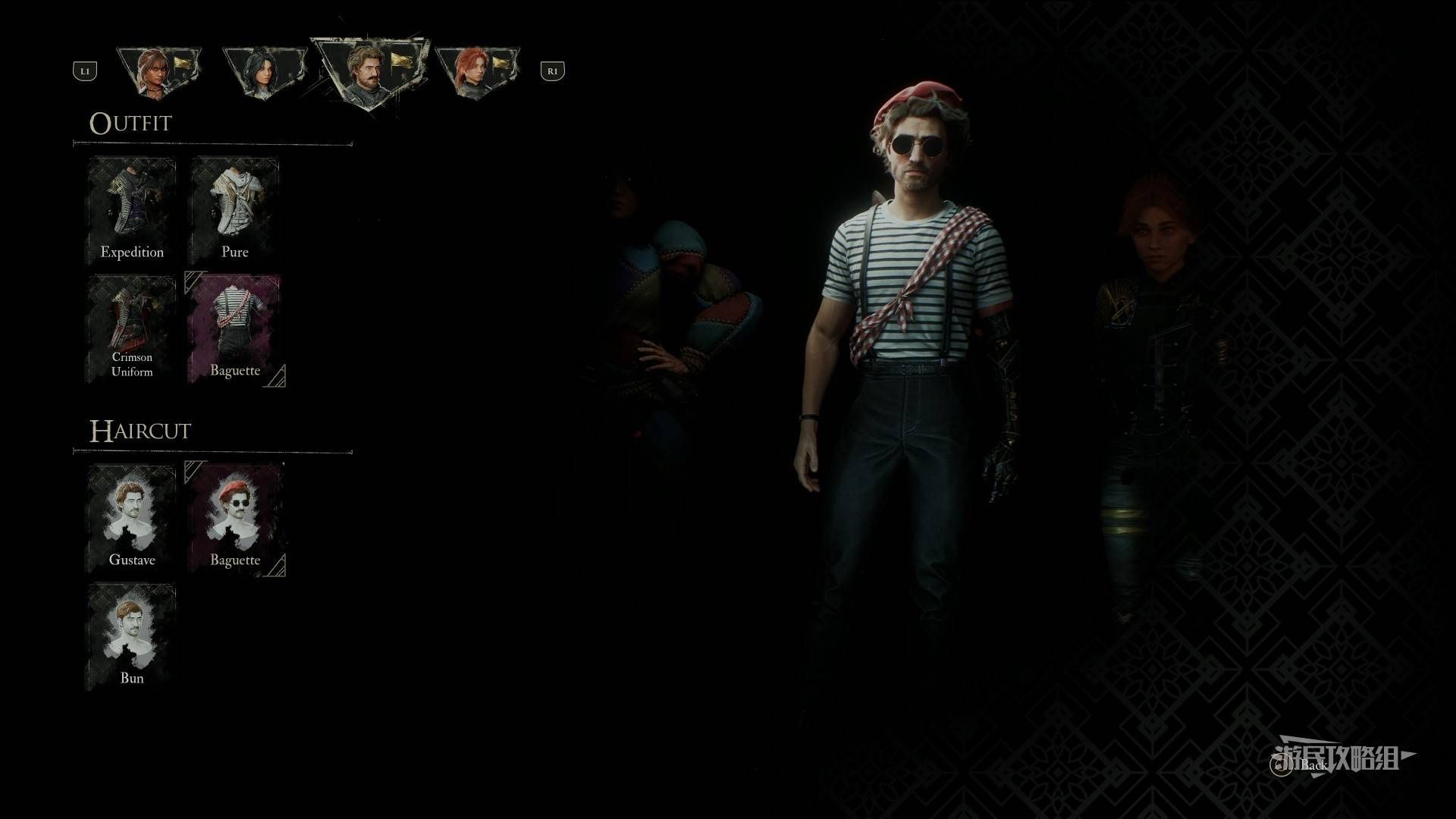Screen dimensions: 1456x819
Task: Switch to the brown-haired woman character tab
Action: pos(159,72)
